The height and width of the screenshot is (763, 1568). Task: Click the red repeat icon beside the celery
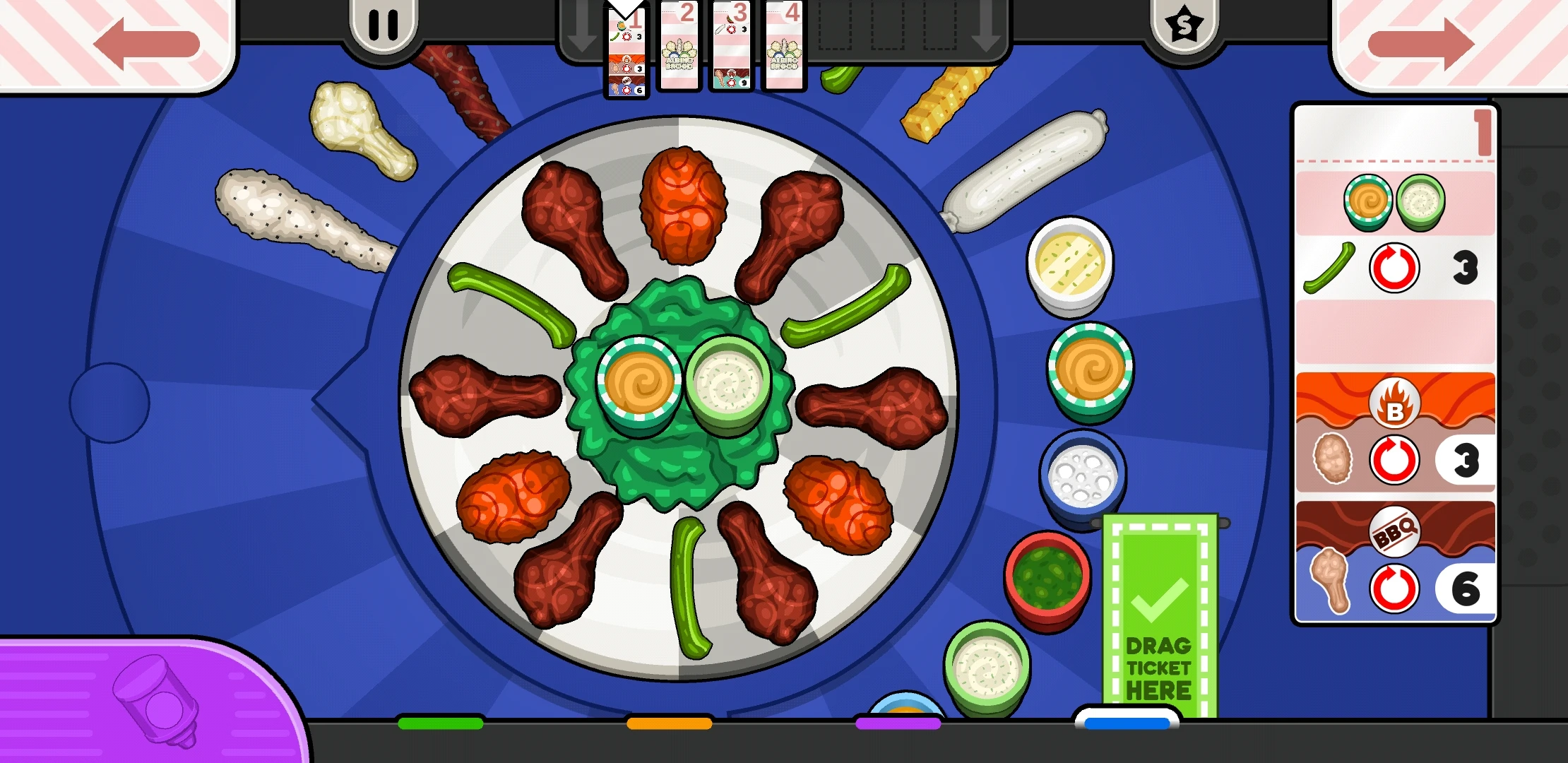tap(1394, 267)
